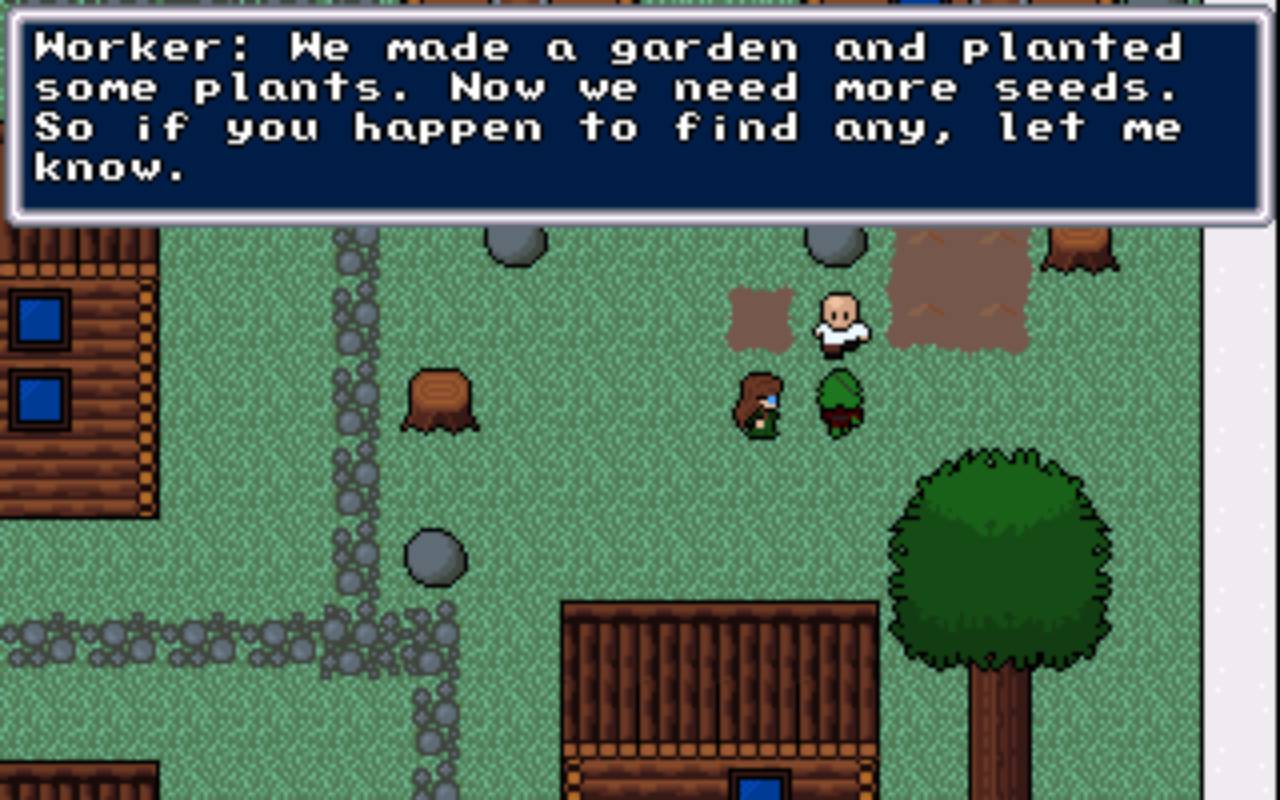The height and width of the screenshot is (800, 1280).
Task: Select the green-cloaked hero character
Action: 841,398
